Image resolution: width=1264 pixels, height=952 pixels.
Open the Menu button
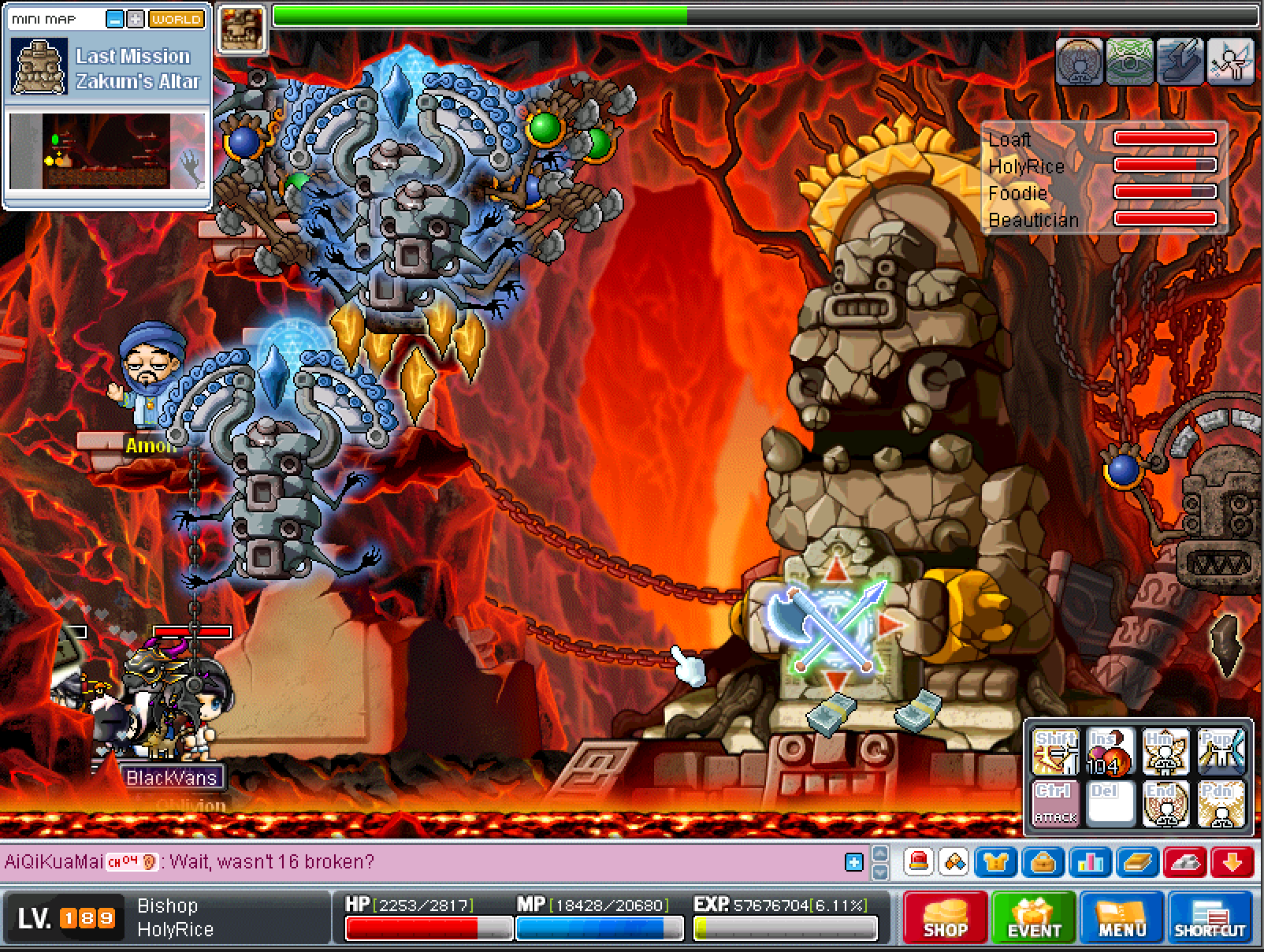click(1121, 917)
